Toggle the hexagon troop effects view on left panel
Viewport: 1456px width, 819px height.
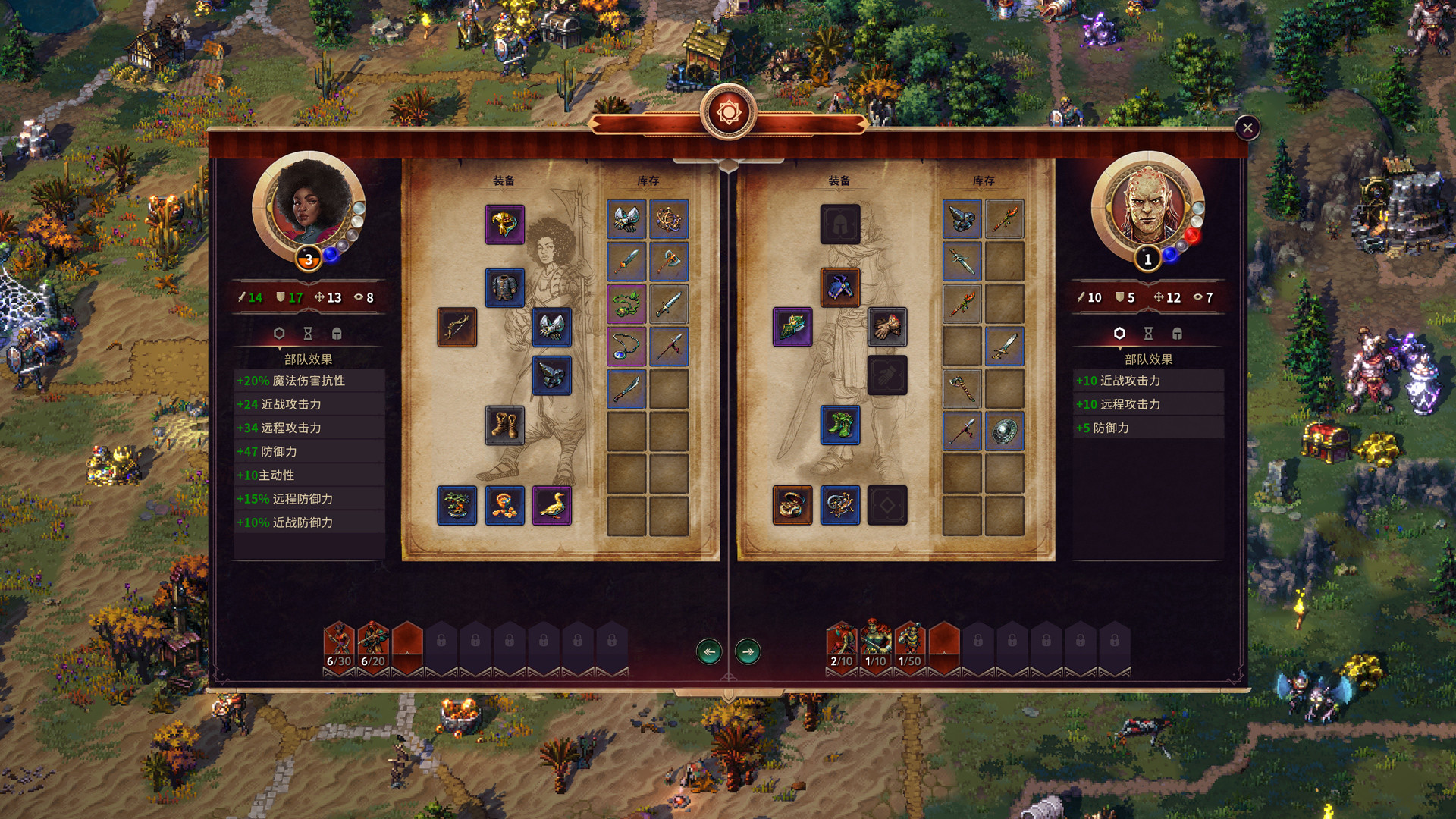coord(279,333)
